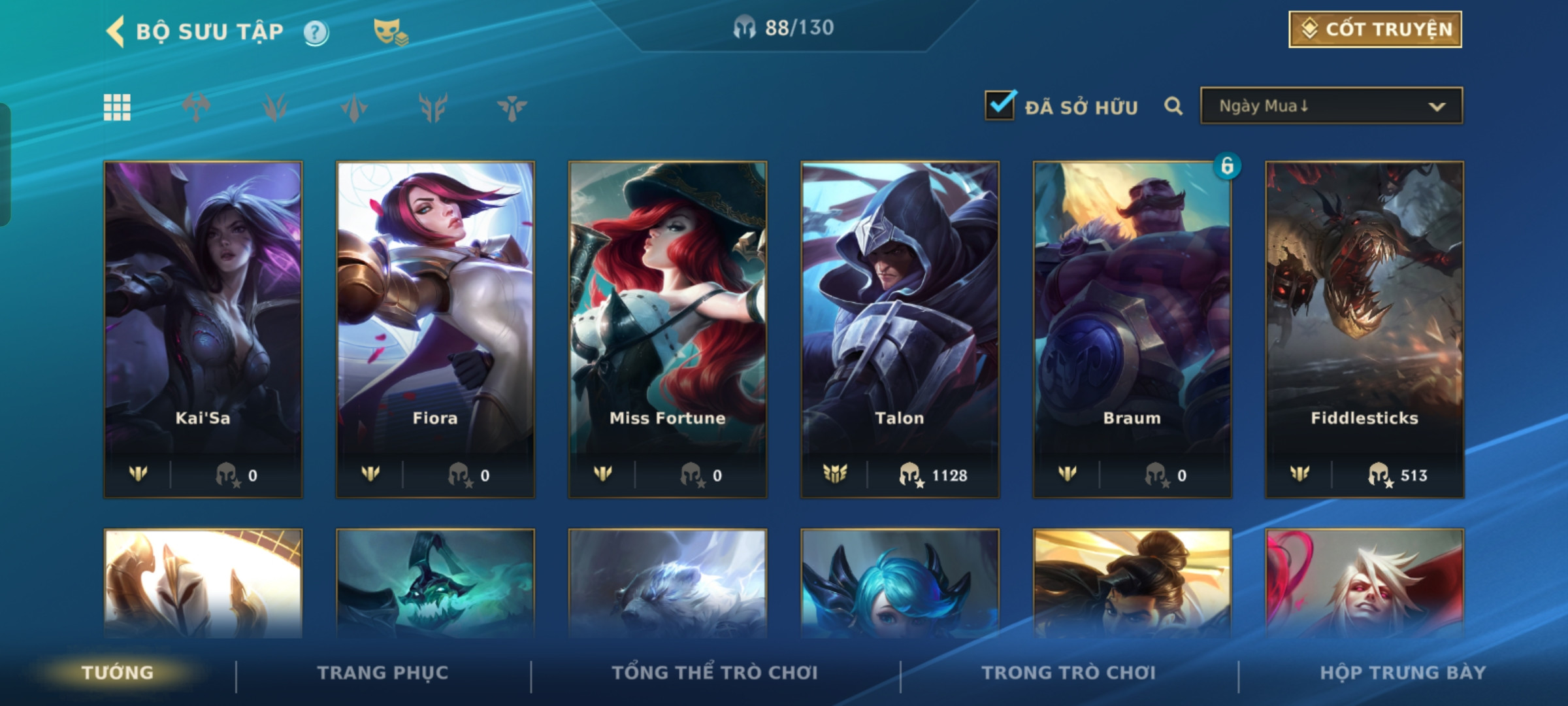Show the Hộp Trưng Bày tab
Screen dimensions: 1568x706
[x=1403, y=673]
